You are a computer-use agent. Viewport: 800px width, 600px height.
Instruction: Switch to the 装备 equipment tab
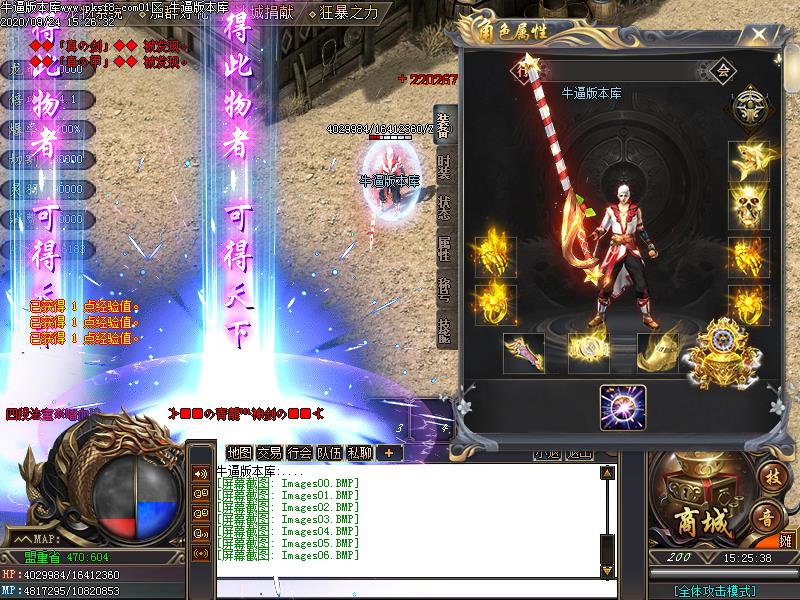coord(444,126)
